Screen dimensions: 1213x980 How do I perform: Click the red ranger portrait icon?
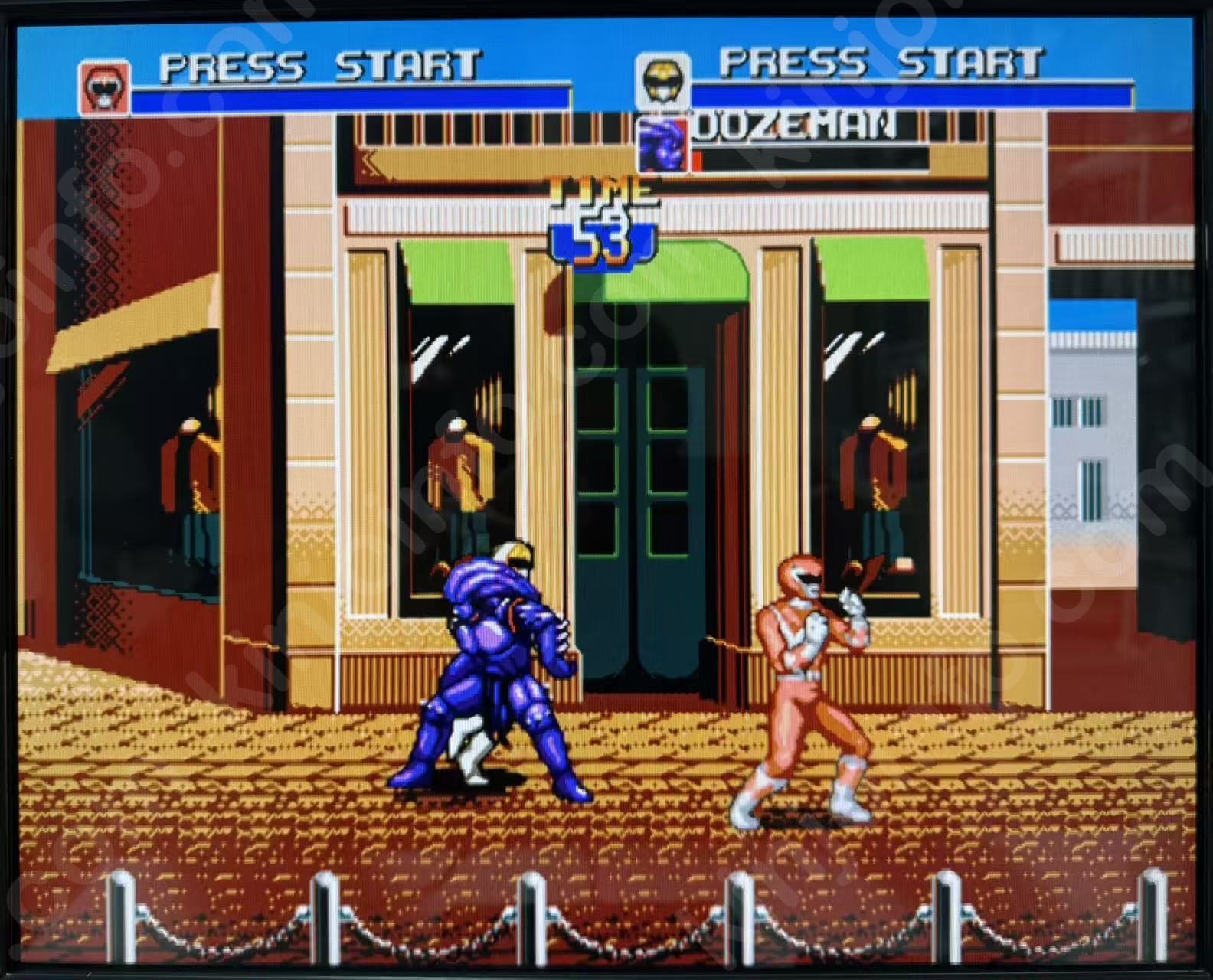(104, 88)
